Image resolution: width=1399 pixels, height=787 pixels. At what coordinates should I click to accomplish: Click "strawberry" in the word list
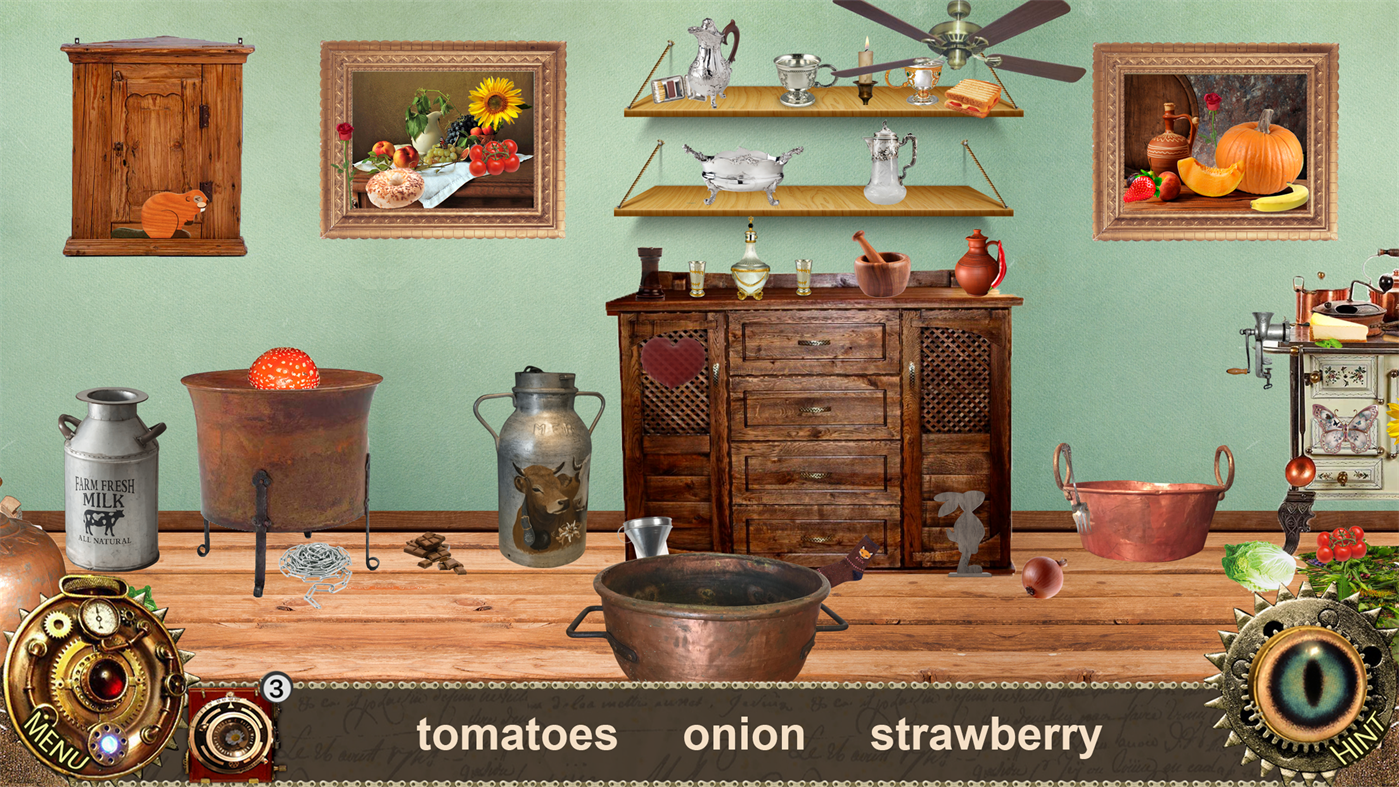pyautogui.click(x=986, y=734)
